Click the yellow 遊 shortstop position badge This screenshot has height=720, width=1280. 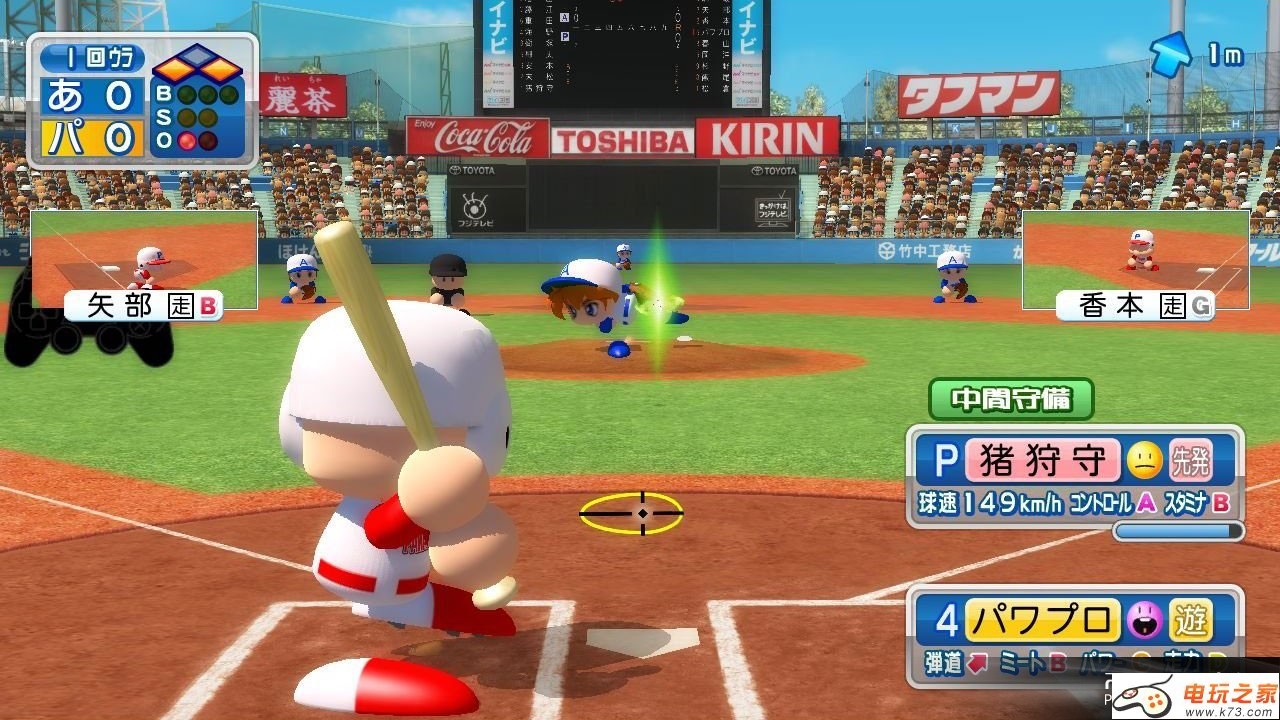click(x=1190, y=621)
